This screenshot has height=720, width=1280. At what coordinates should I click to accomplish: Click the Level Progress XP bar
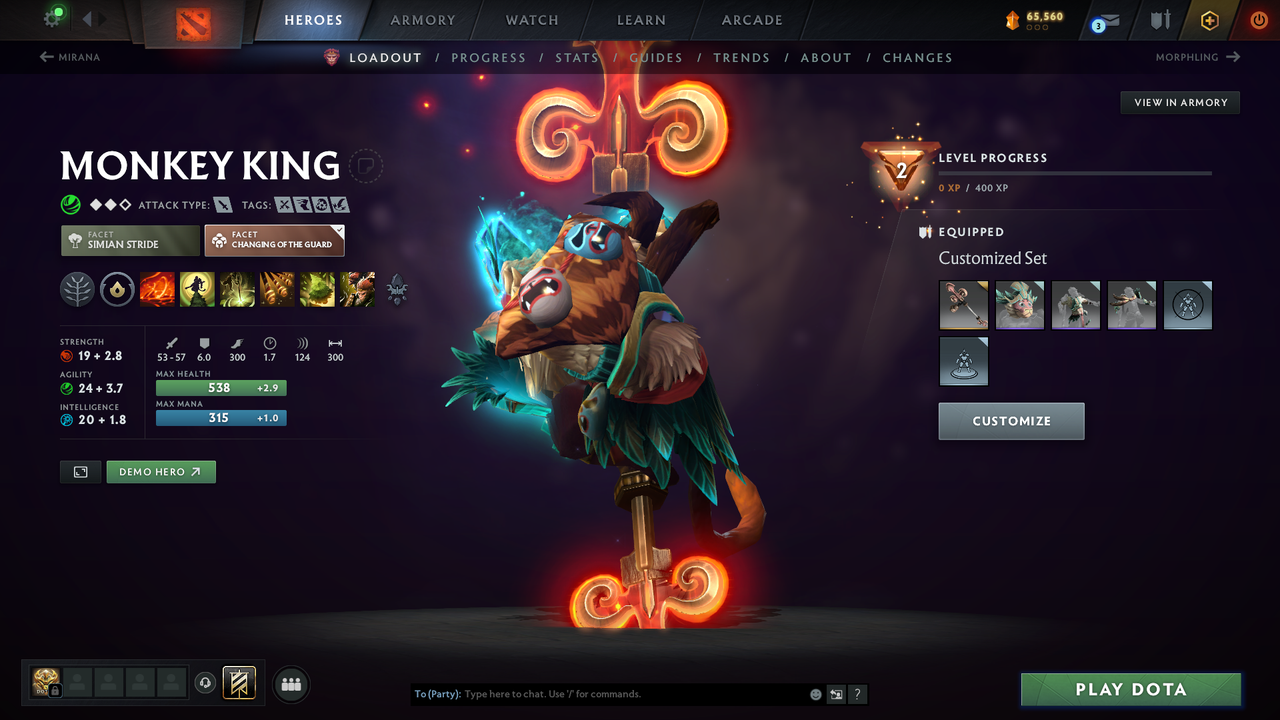click(1075, 172)
